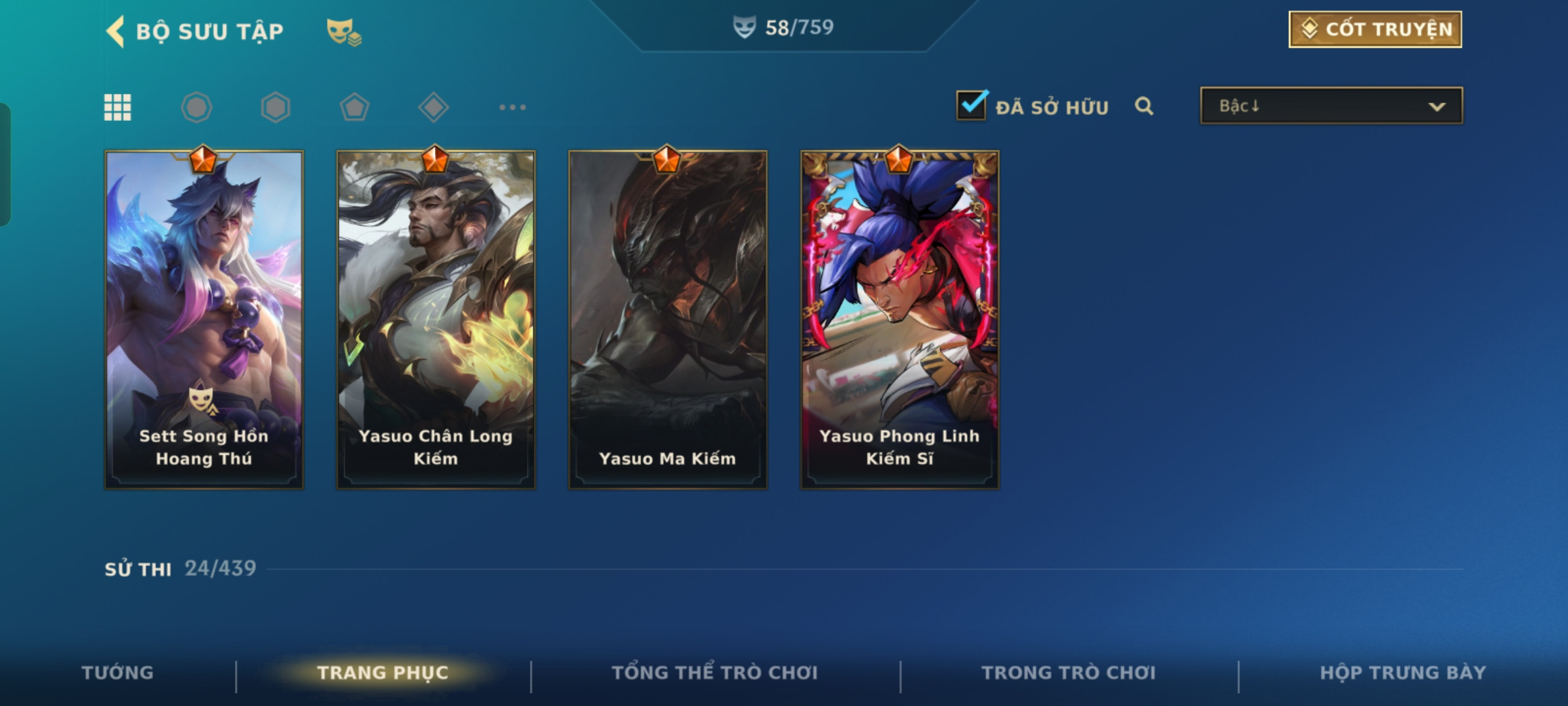Switch to the Trang Phục tab
The width and height of the screenshot is (1568, 706).
tap(383, 673)
